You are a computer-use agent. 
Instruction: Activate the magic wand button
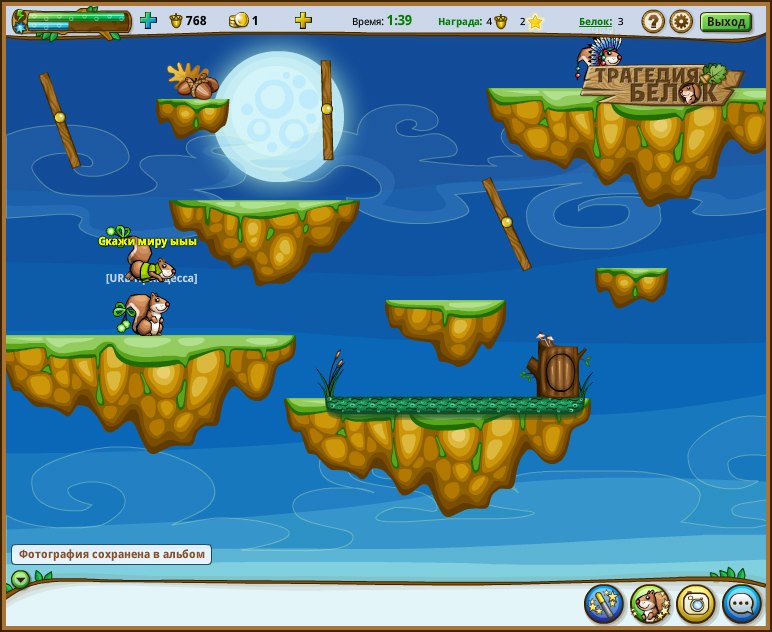(x=604, y=603)
